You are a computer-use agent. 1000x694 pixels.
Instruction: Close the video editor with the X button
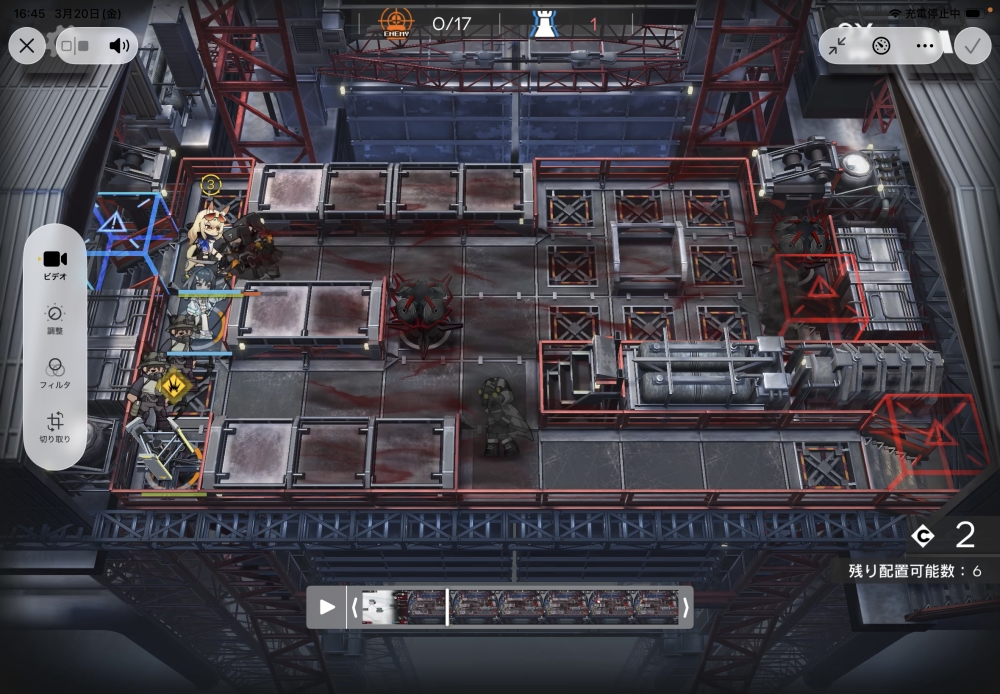[x=27, y=45]
